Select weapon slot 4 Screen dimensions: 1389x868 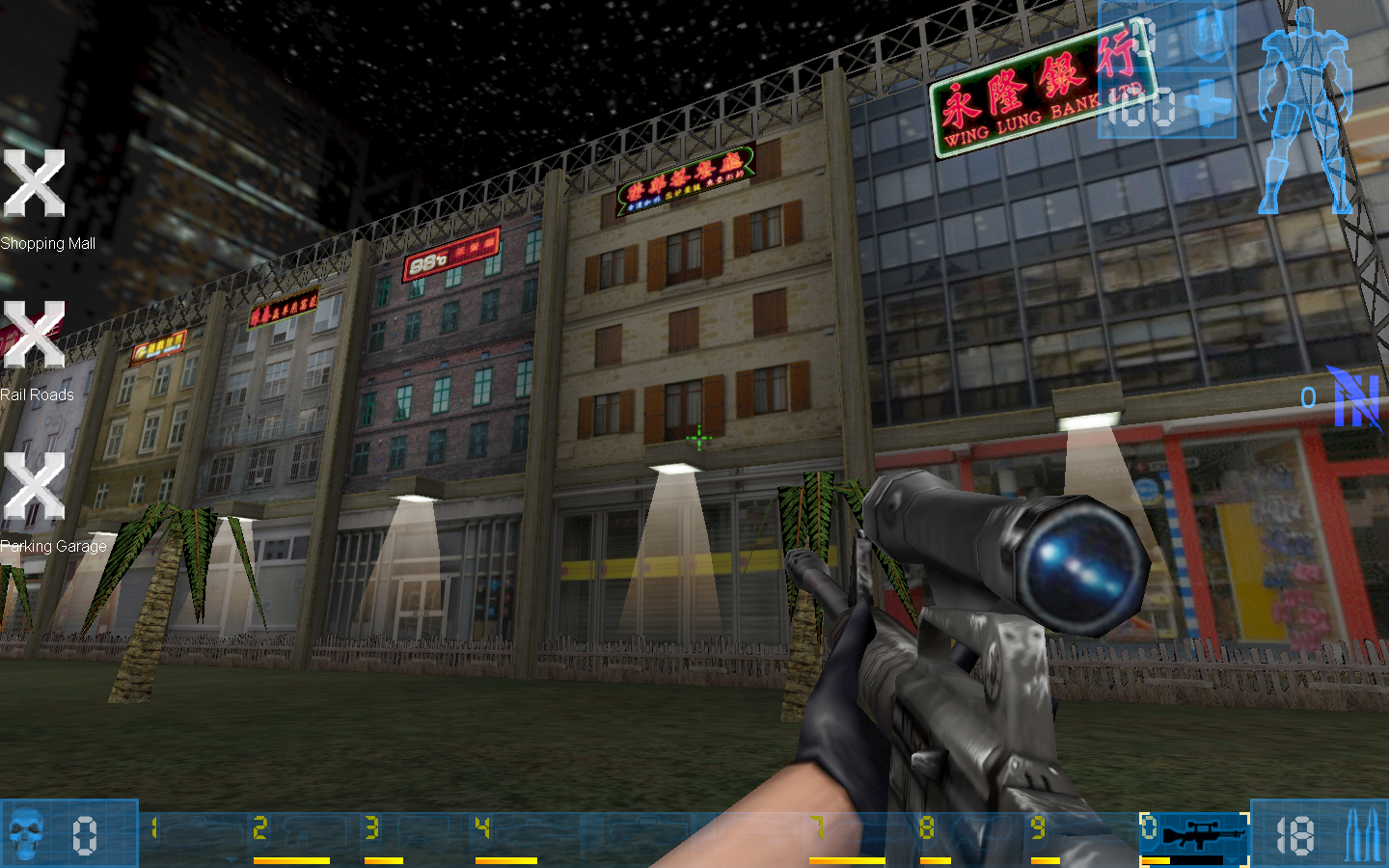[x=480, y=827]
